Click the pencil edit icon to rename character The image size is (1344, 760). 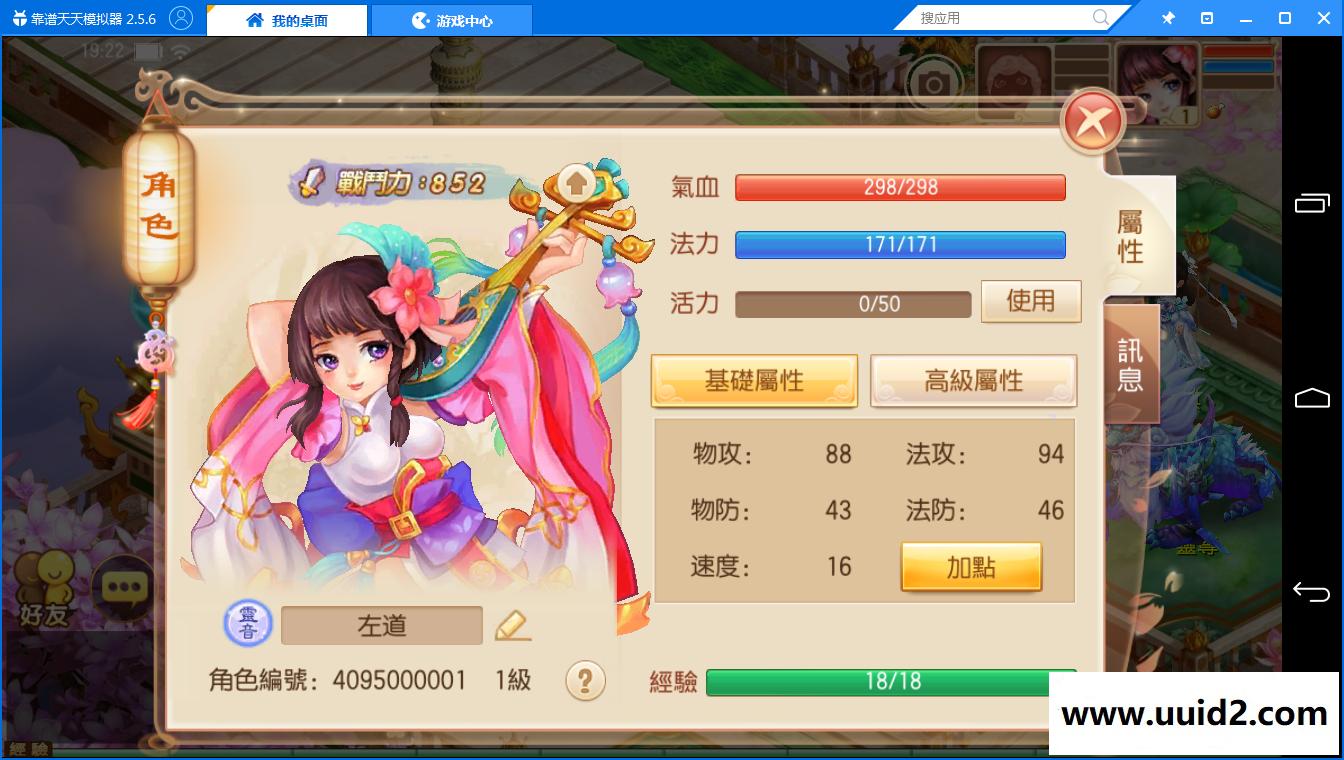click(513, 623)
